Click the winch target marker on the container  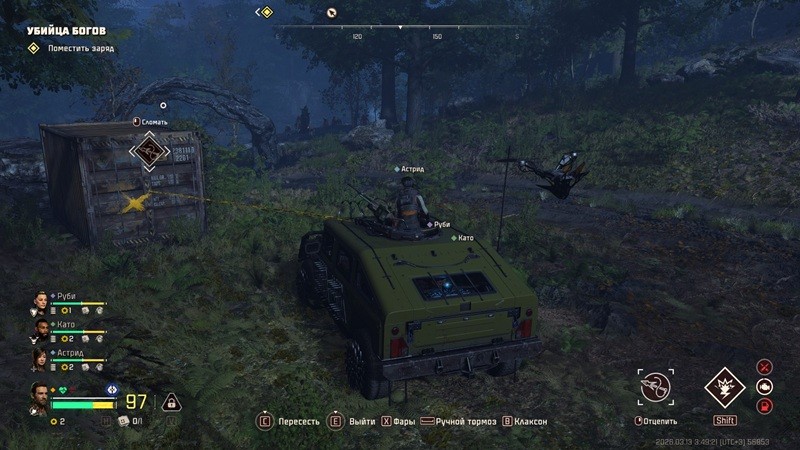point(148,153)
